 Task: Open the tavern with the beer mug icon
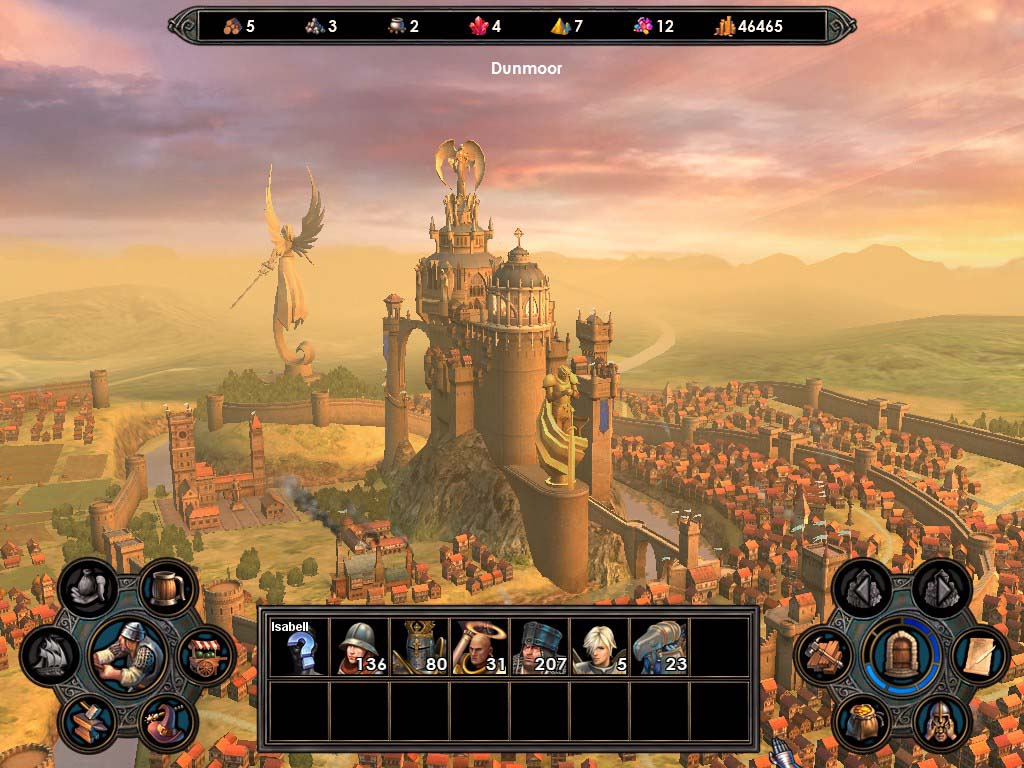(168, 588)
